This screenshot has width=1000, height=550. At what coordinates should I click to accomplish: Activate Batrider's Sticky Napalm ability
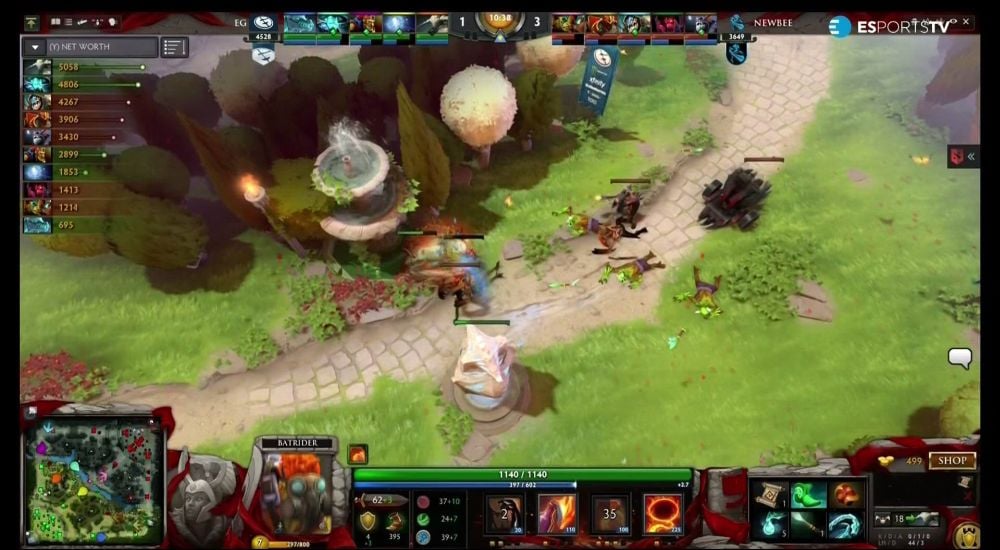point(505,514)
